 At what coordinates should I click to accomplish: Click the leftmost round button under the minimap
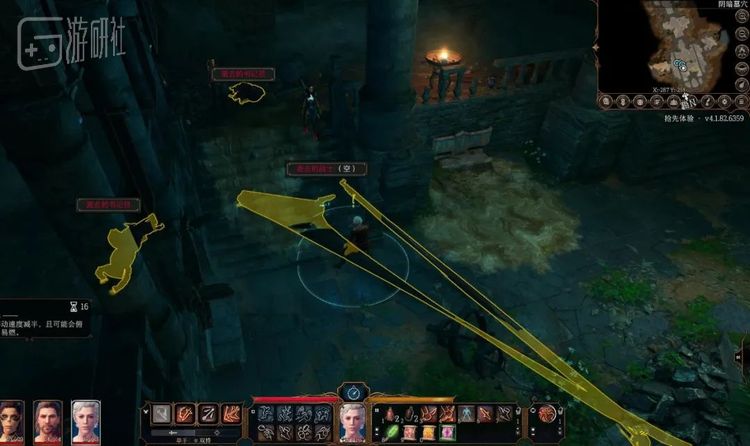(x=606, y=101)
